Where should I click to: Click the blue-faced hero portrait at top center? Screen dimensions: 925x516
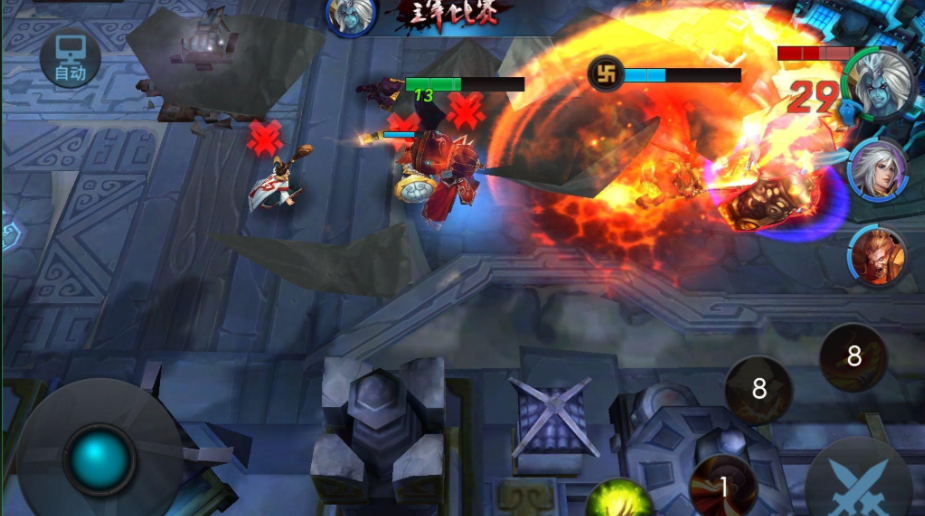[x=351, y=14]
